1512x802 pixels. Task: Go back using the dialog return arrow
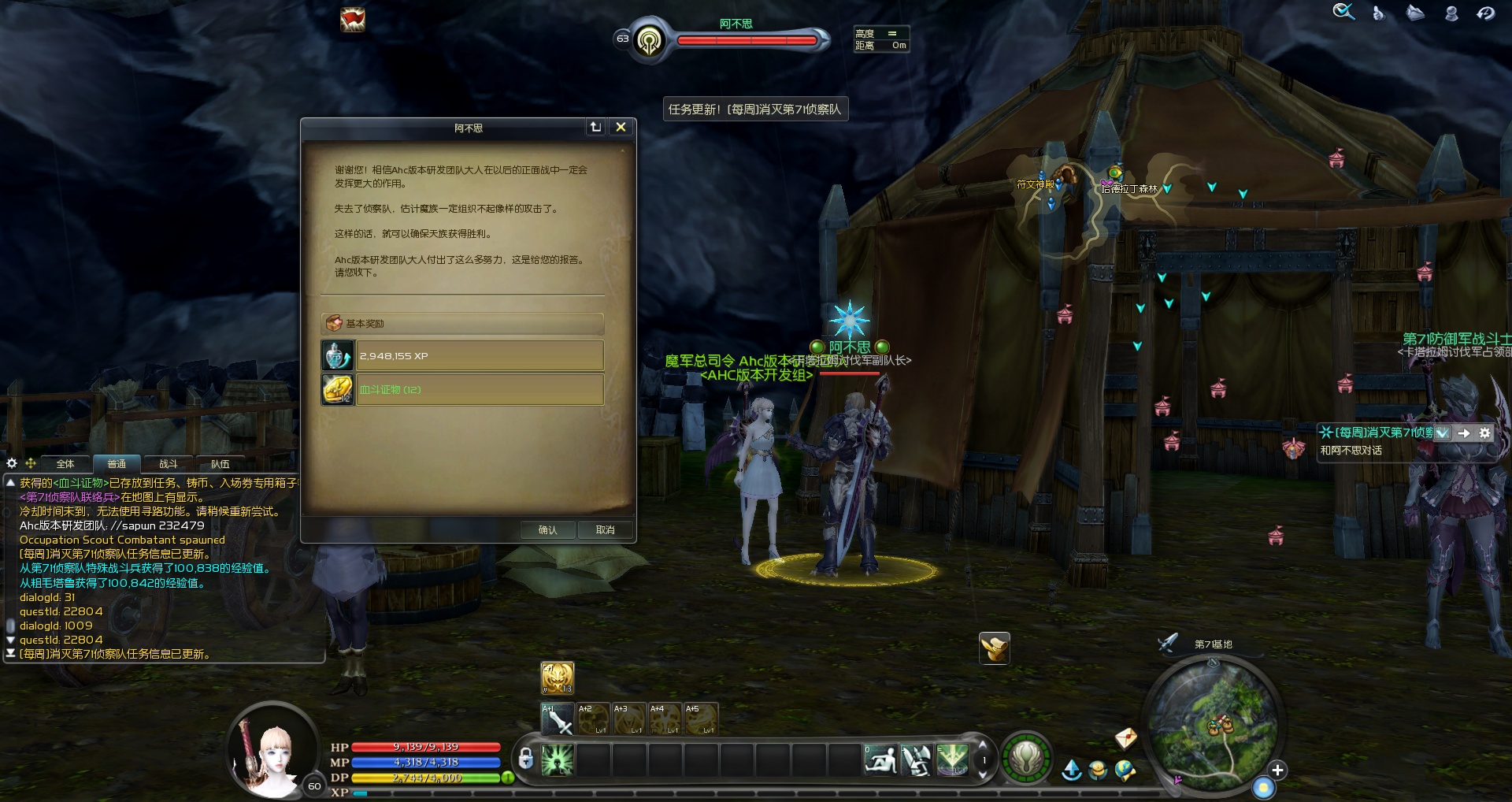[x=595, y=127]
